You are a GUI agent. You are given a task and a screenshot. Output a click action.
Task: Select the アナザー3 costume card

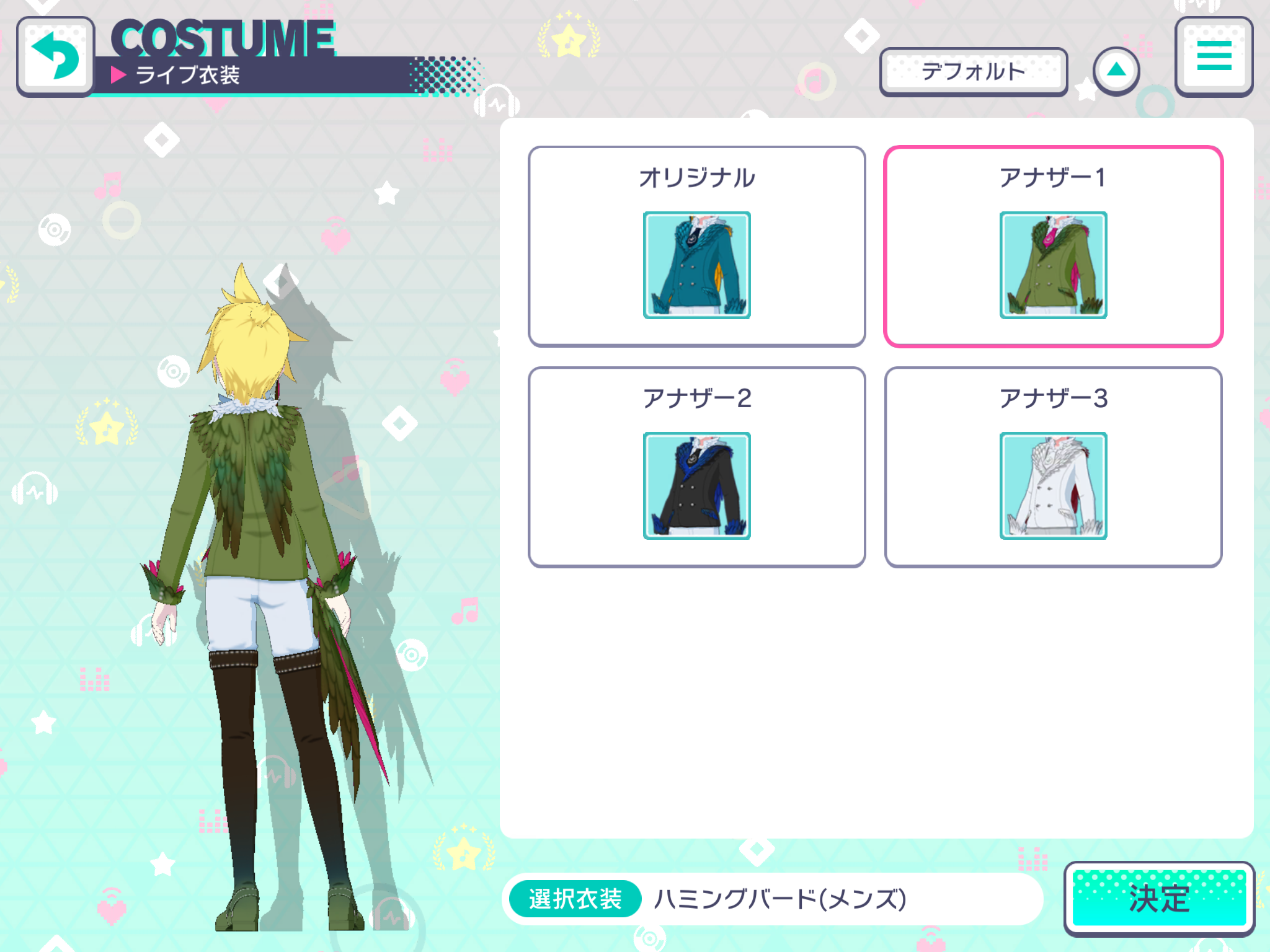coord(1052,466)
